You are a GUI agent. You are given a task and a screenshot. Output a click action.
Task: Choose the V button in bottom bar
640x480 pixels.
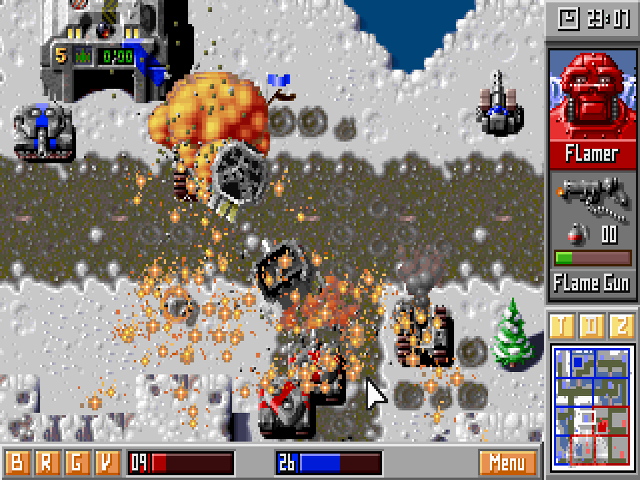click(x=106, y=463)
